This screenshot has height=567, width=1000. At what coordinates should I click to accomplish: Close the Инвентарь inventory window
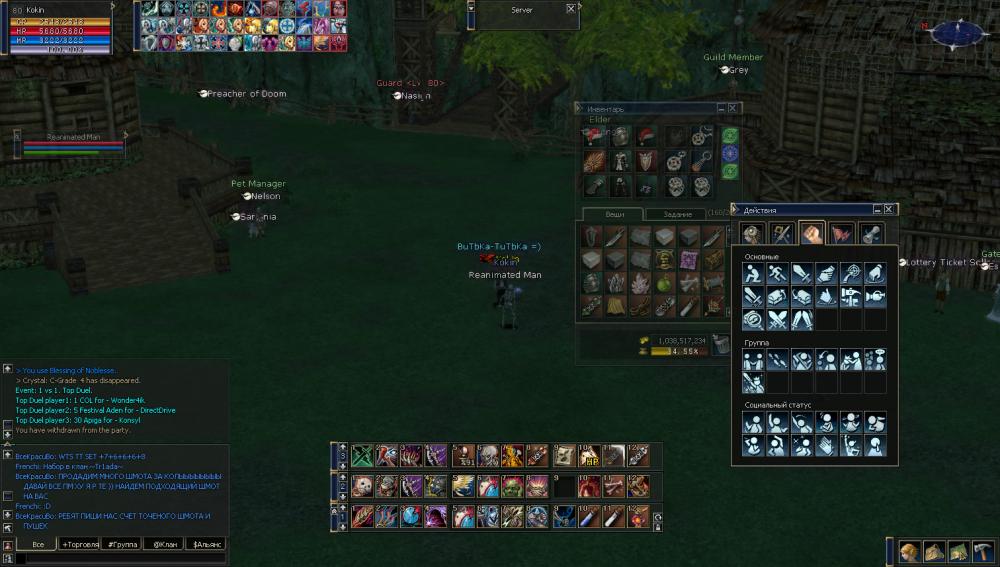733,108
